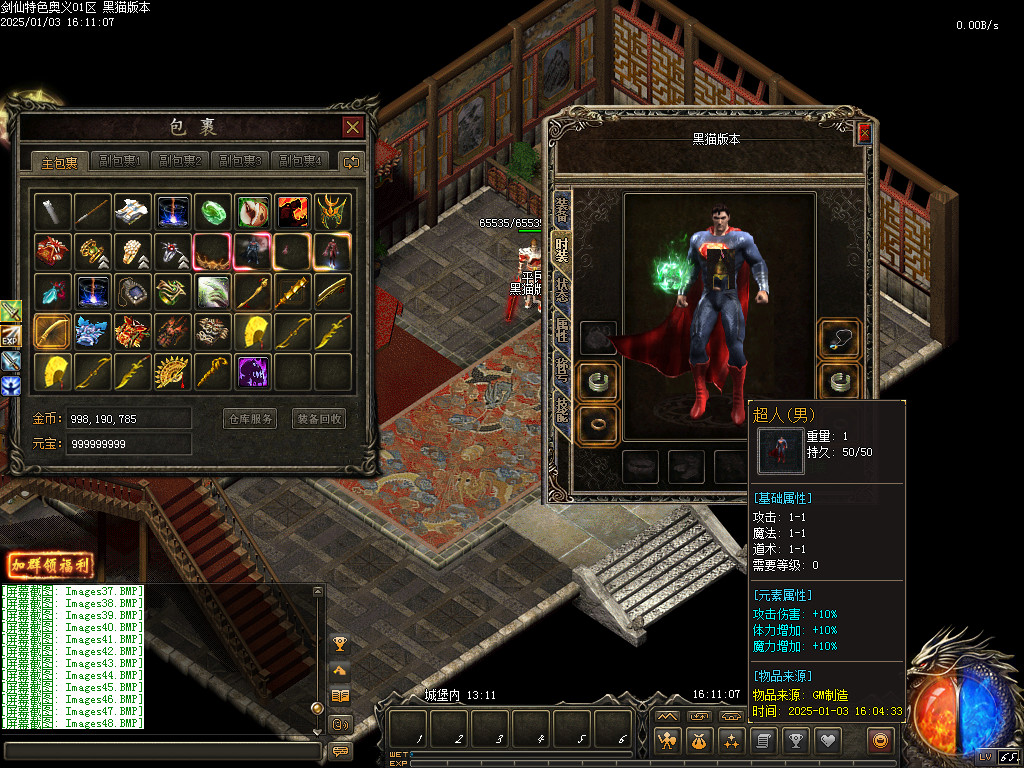Close the character equipment panel
This screenshot has width=1024, height=768.
864,133
